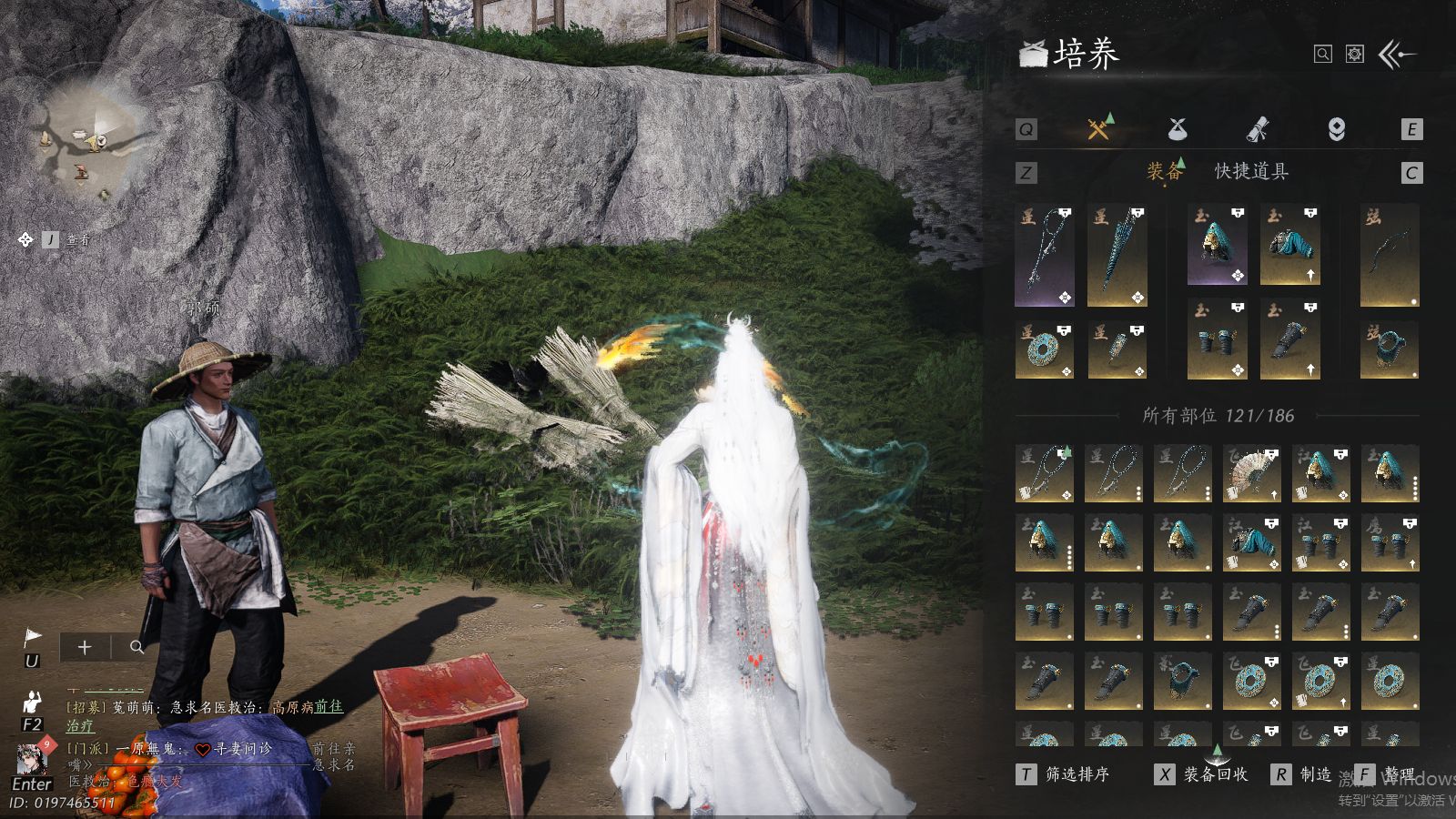This screenshot has width=1456, height=819.
Task: Click the plus button above the chat
Action: pyautogui.click(x=85, y=647)
